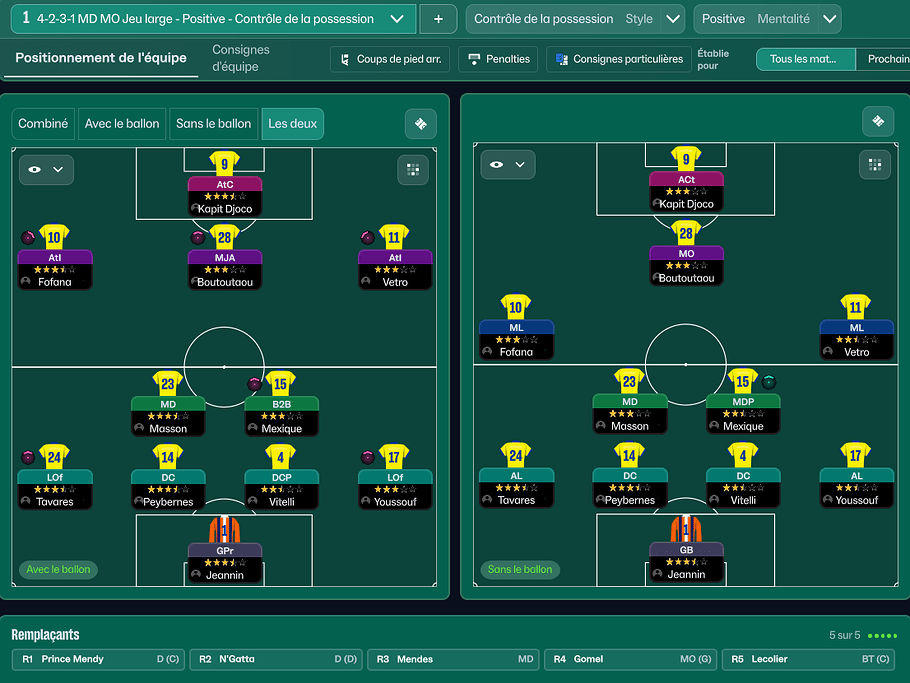
Task: Select Boutoutaou MJA card on left pitch
Action: 225,270
